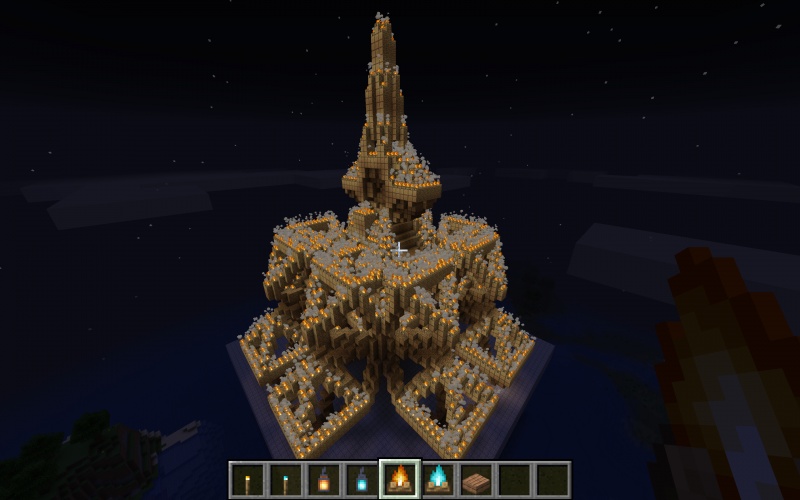The height and width of the screenshot is (500, 800).
Task: Select the wooden trapdoor hotbar slot
Action: (x=475, y=480)
